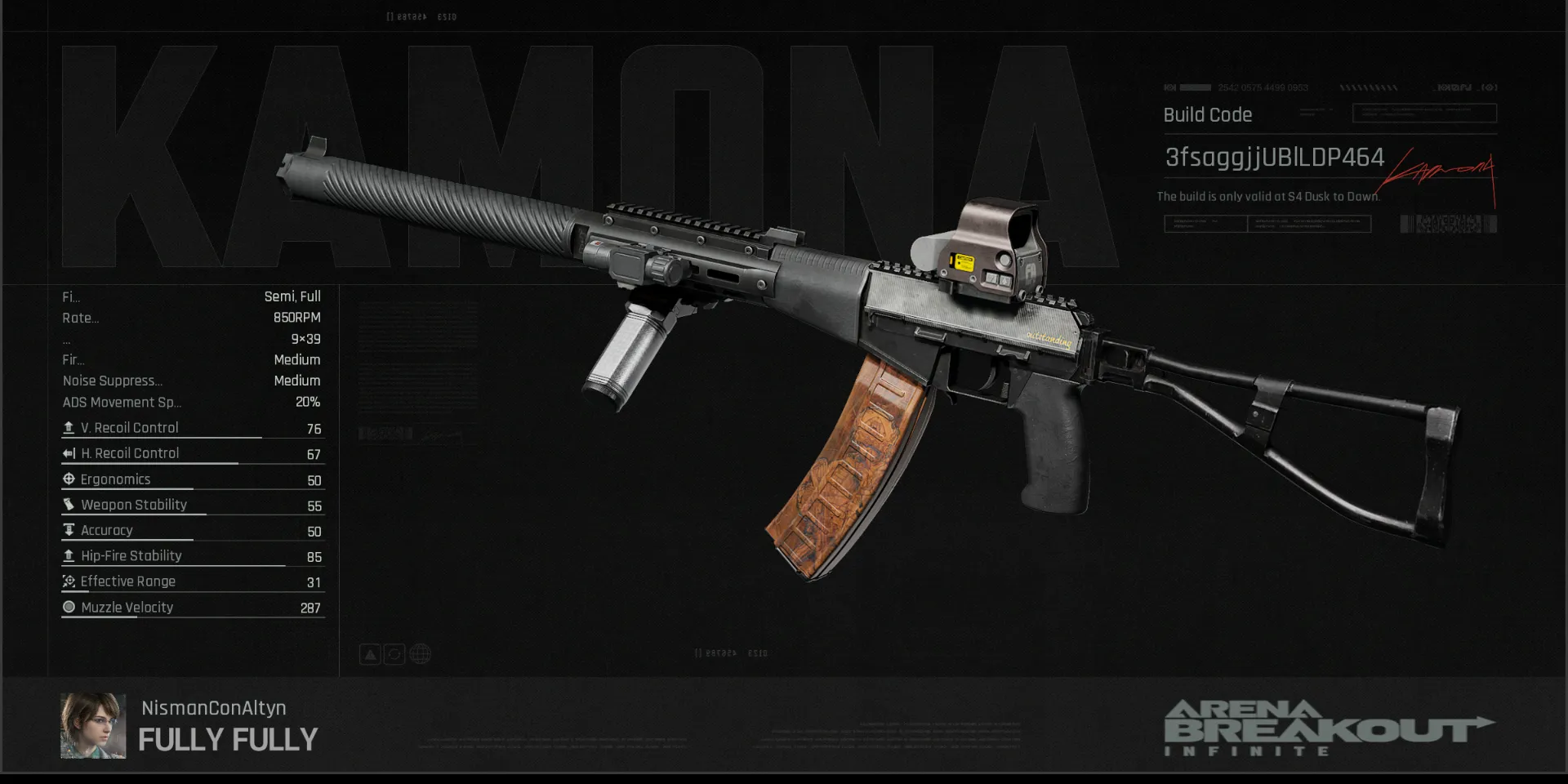Click the build code input box

[x=1423, y=114]
